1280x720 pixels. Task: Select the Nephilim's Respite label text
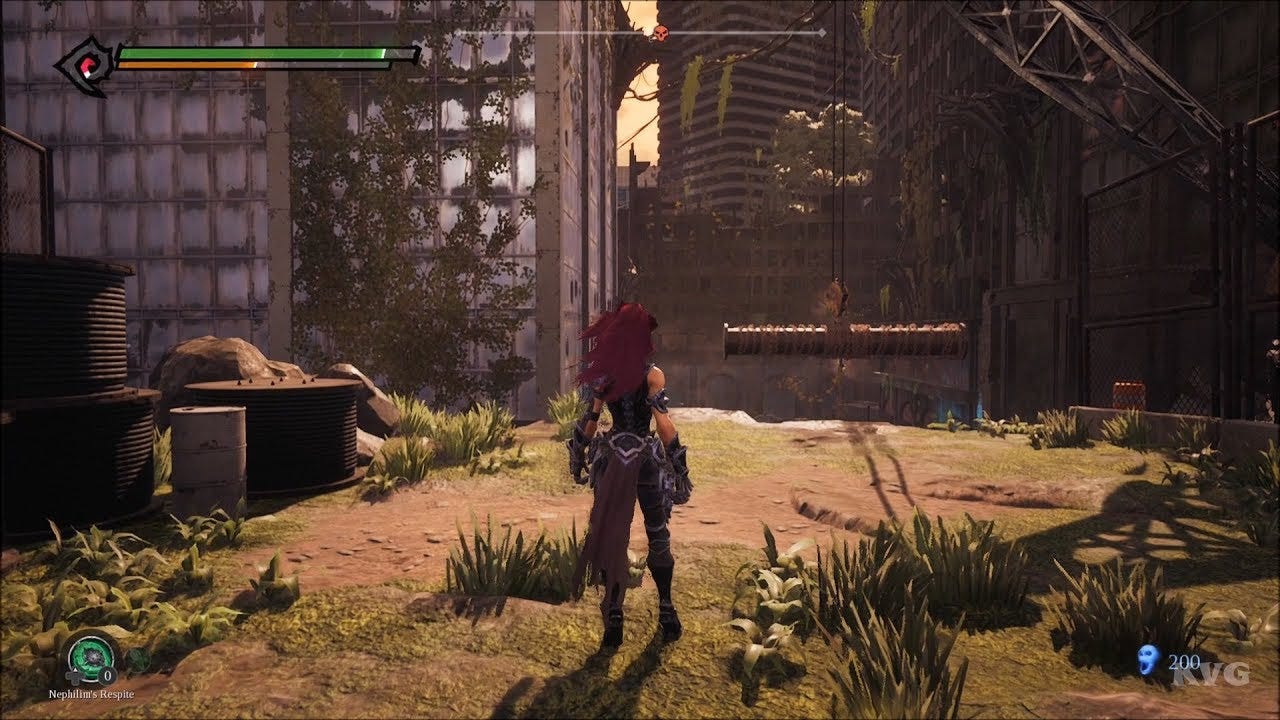click(x=90, y=694)
